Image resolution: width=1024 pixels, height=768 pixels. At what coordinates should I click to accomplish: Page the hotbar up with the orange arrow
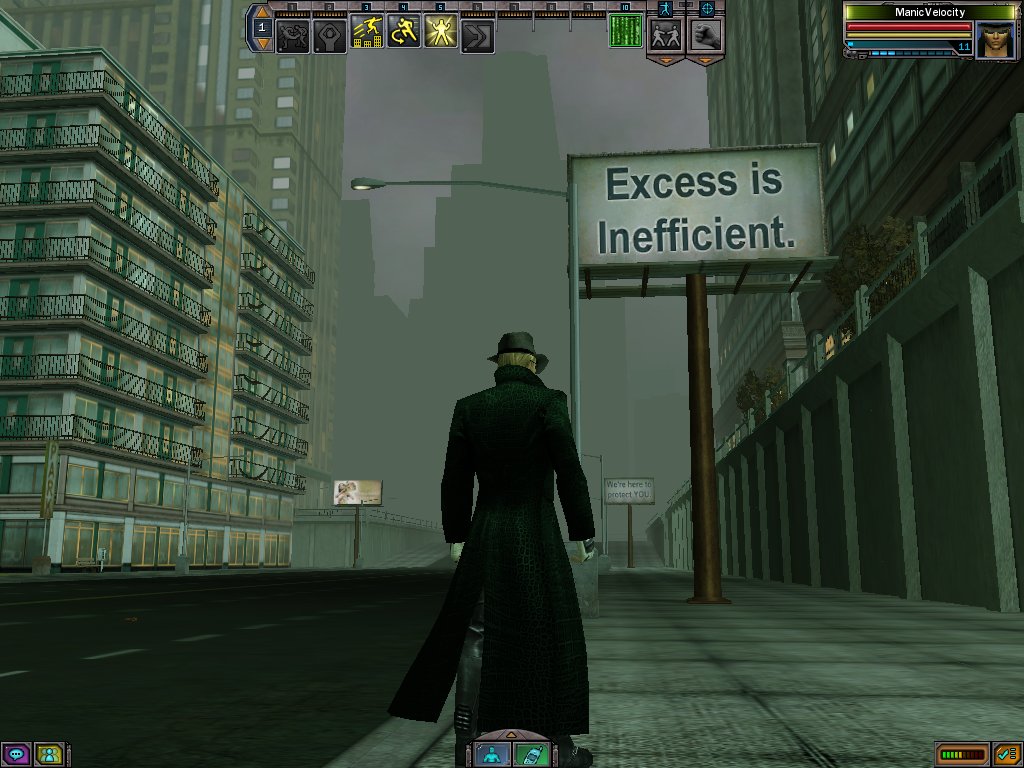tap(263, 13)
